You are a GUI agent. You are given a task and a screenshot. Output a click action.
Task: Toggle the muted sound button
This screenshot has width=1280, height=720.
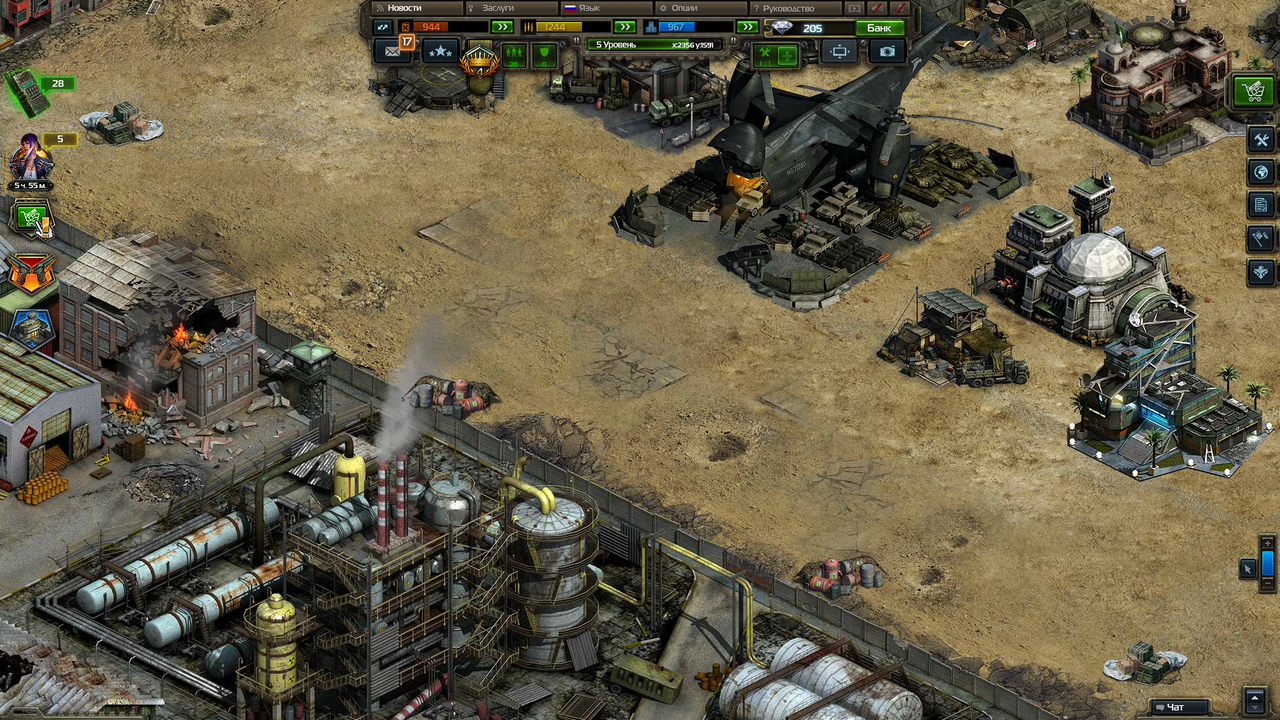tap(876, 8)
